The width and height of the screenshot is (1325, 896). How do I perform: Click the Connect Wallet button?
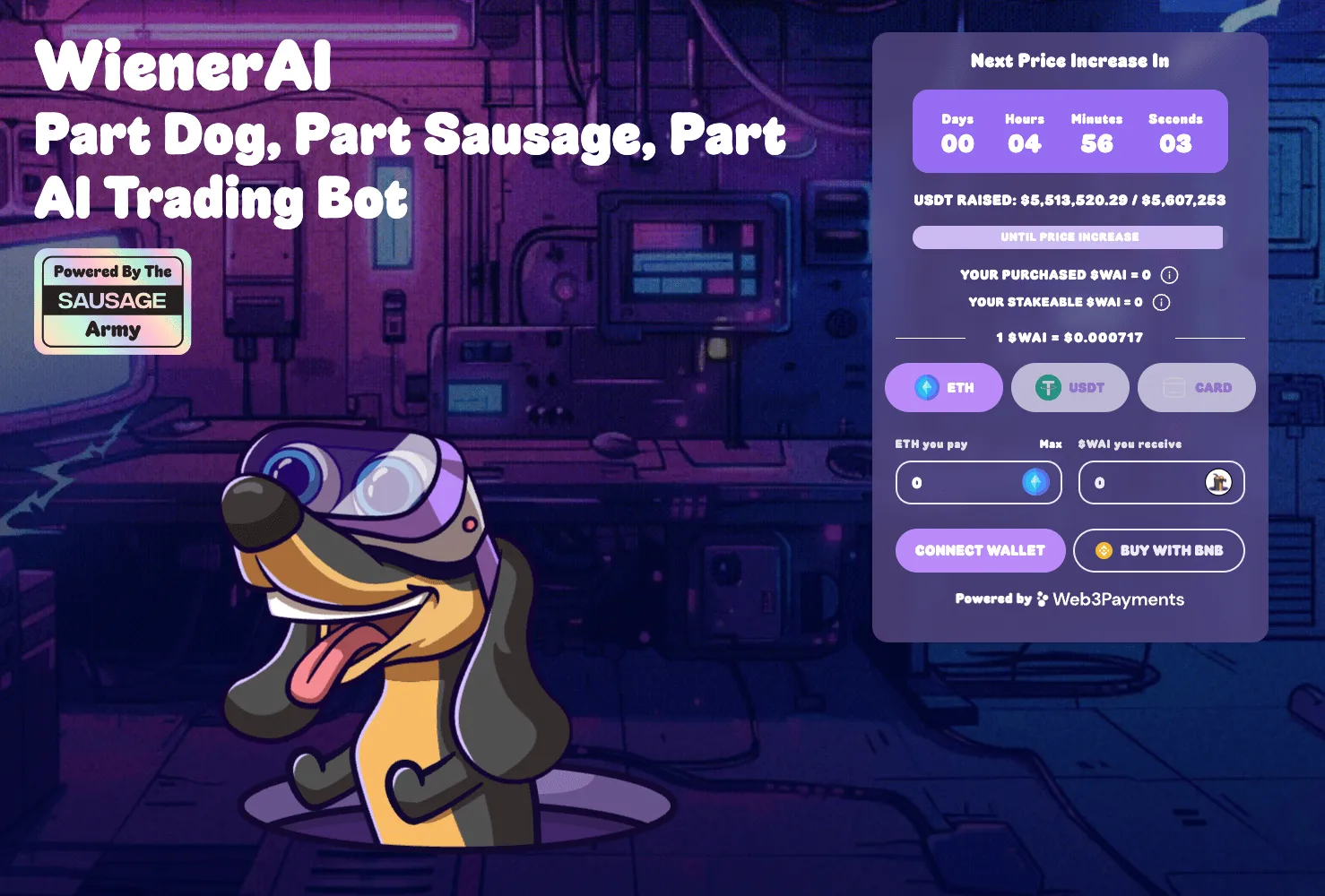[x=980, y=550]
